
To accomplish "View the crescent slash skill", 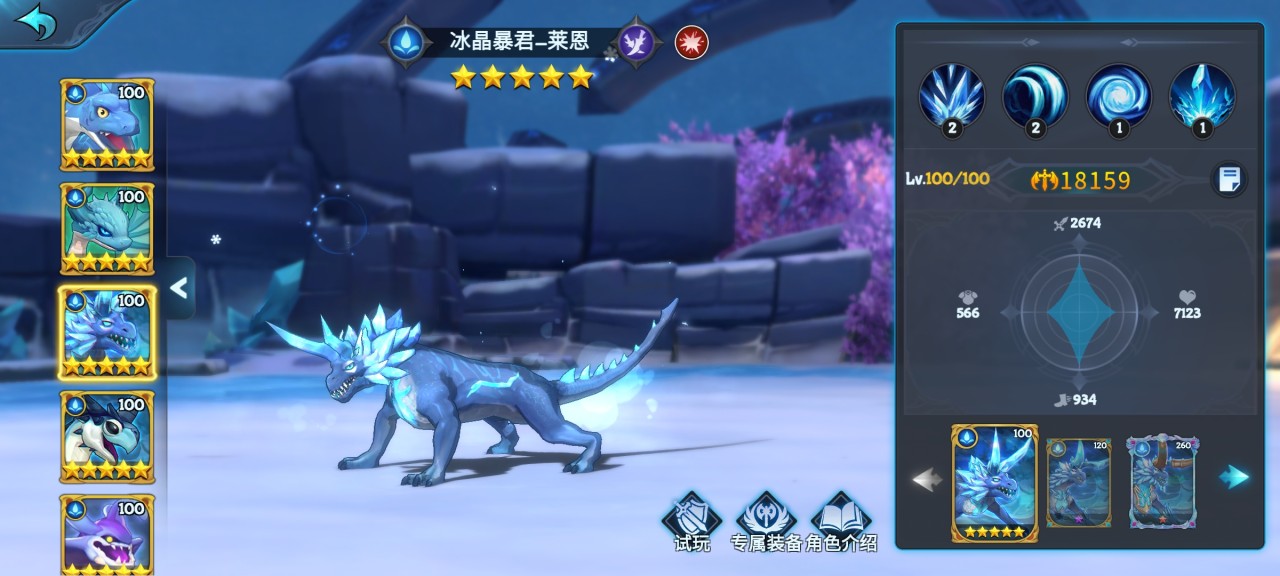I will pos(1035,96).
